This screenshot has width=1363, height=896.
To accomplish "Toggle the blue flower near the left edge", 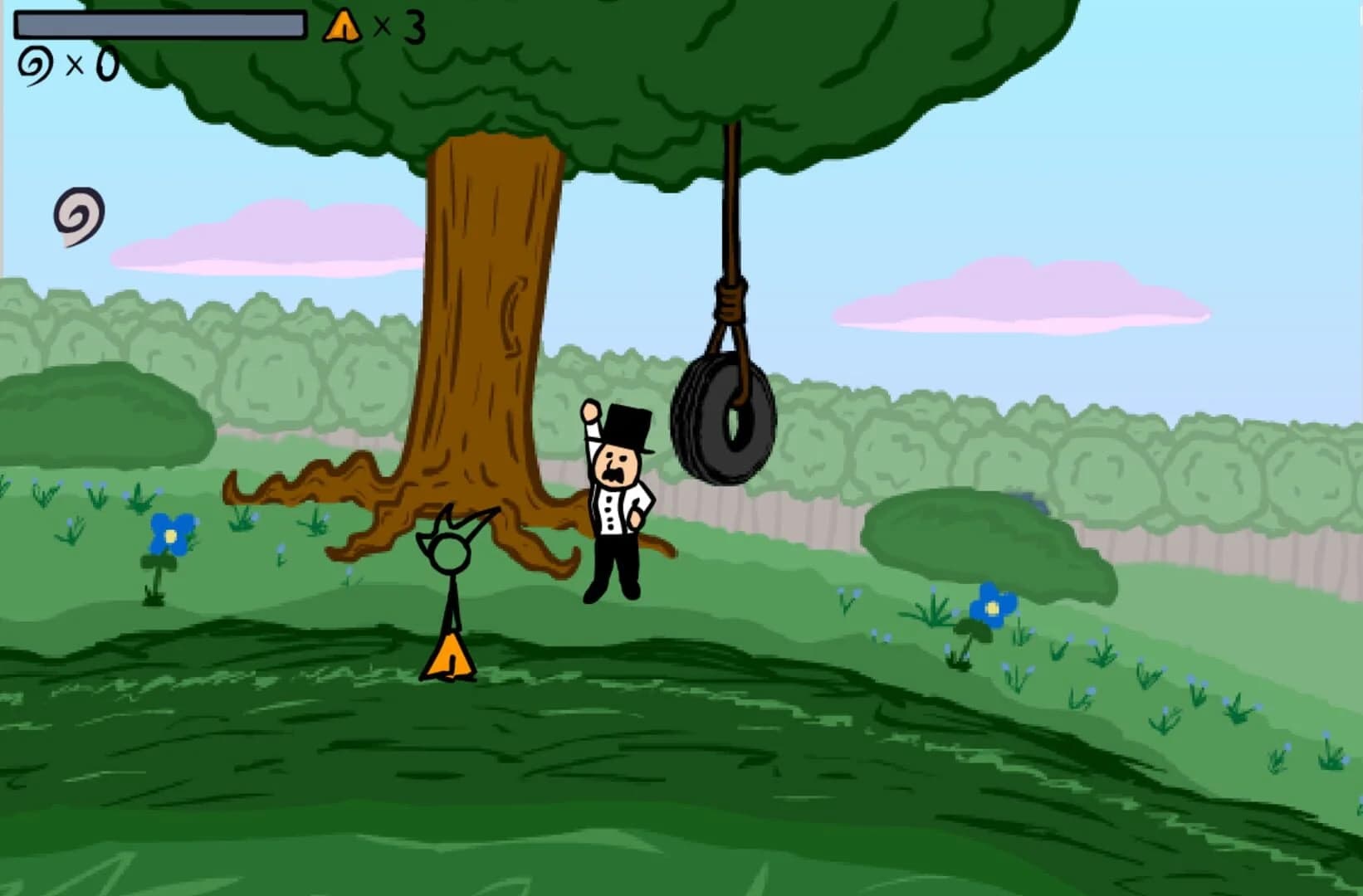I will pyautogui.click(x=169, y=535).
